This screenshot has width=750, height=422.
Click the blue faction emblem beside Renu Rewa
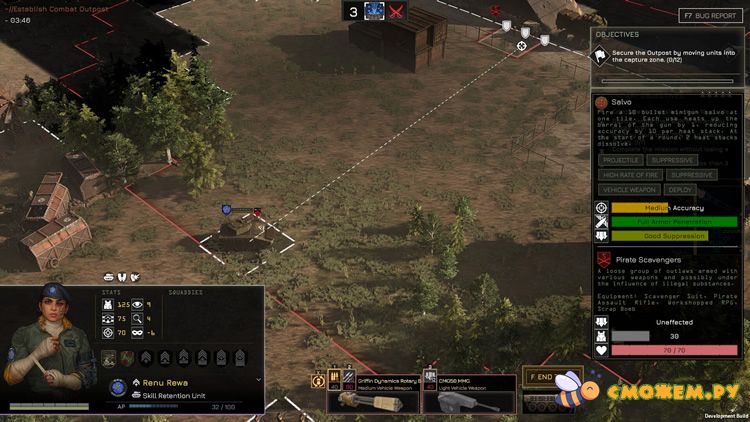click(118, 386)
